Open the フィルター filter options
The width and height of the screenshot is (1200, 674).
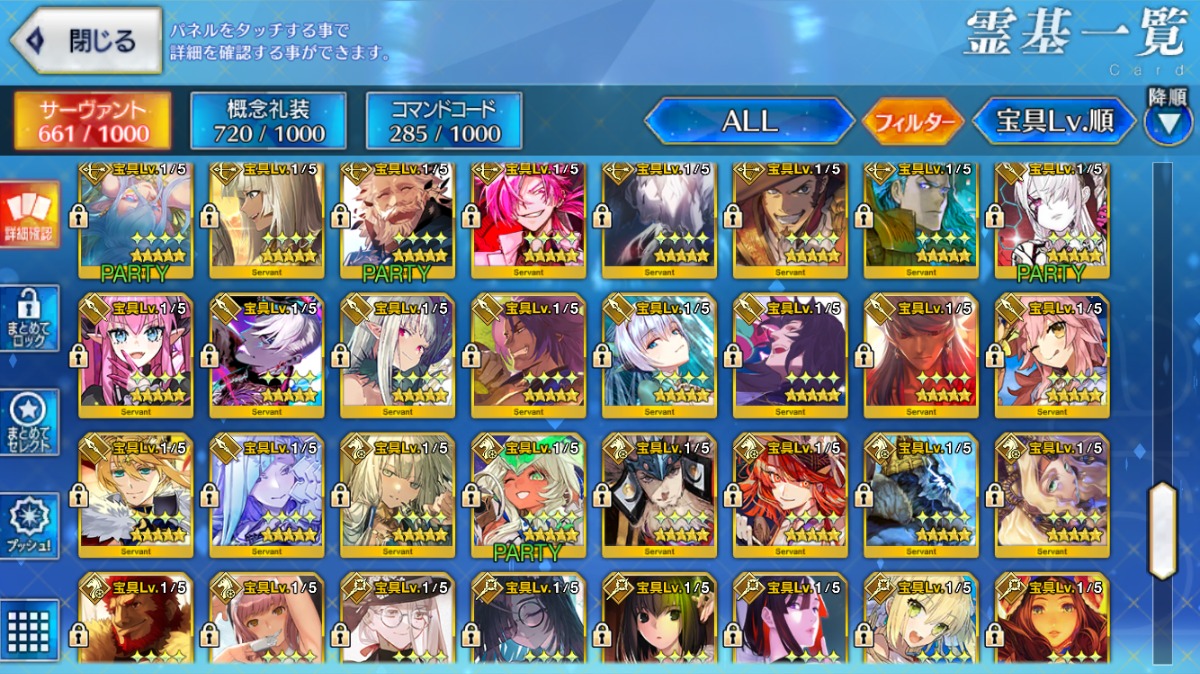click(912, 123)
